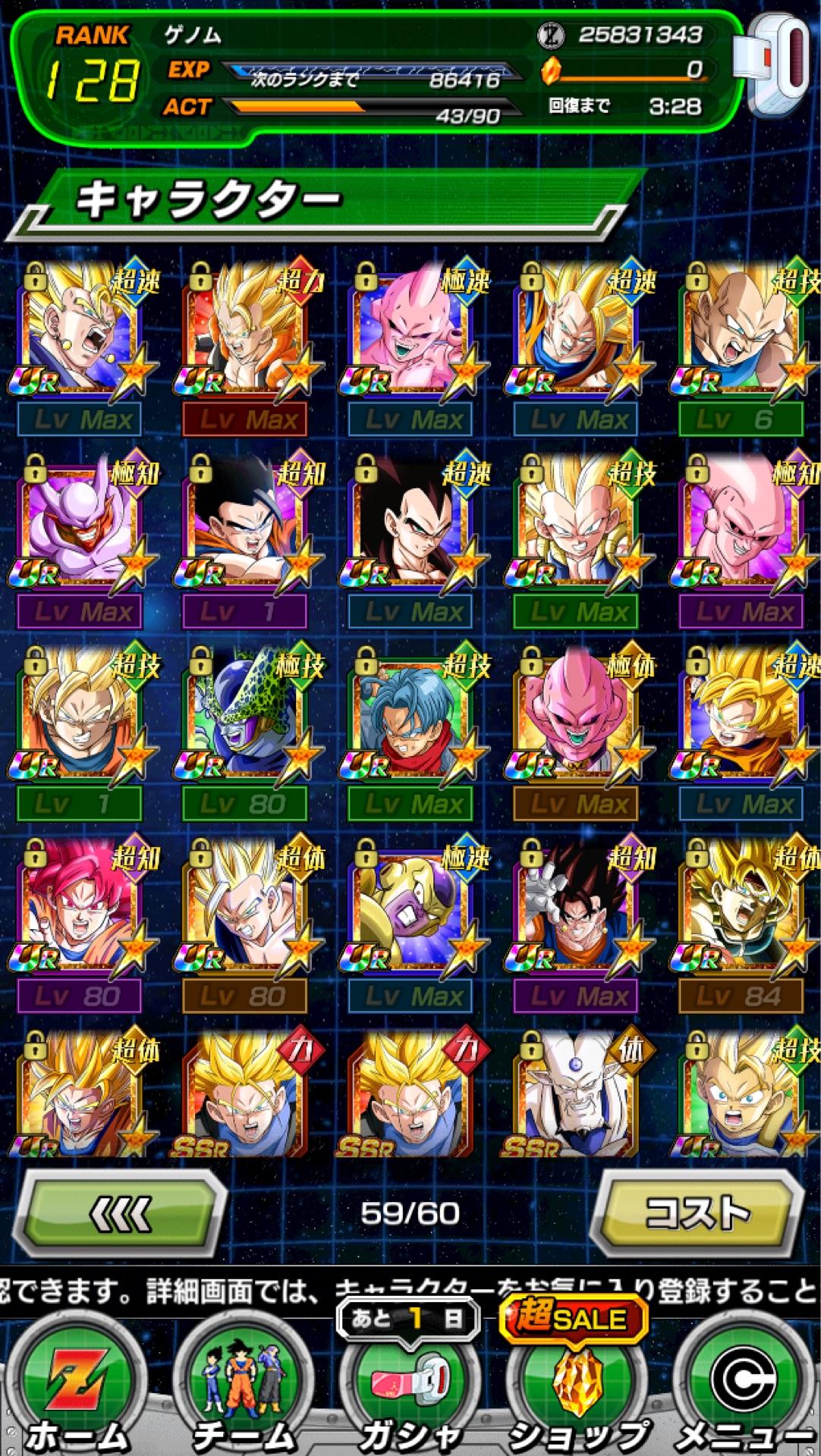Change sorting with the コスト button
This screenshot has width=821, height=1456.
pos(697,1213)
